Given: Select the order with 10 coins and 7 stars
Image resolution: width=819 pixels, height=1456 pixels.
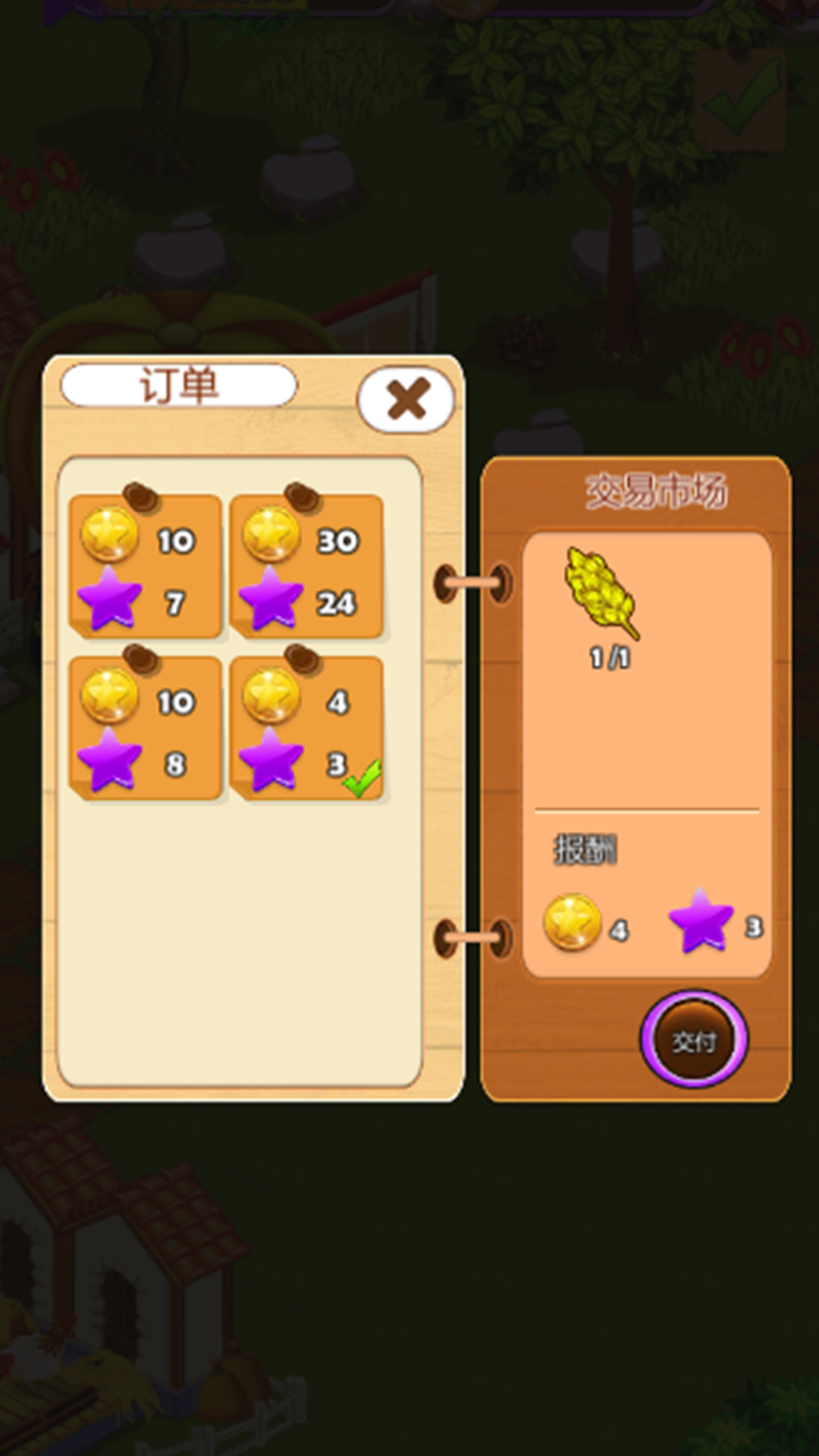Looking at the screenshot, I should coord(145,567).
